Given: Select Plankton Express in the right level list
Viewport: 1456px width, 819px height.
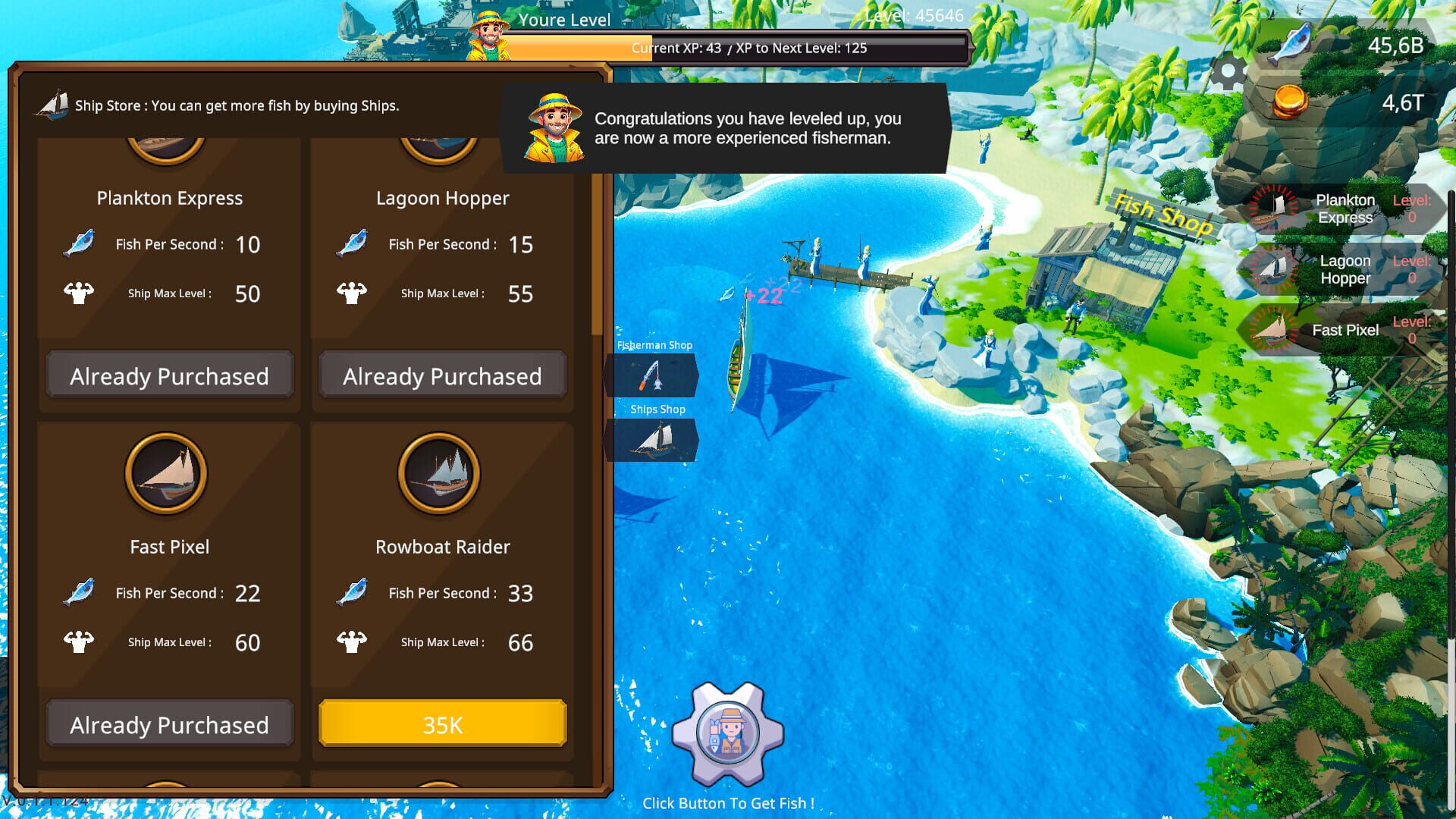Looking at the screenshot, I should tap(1345, 209).
